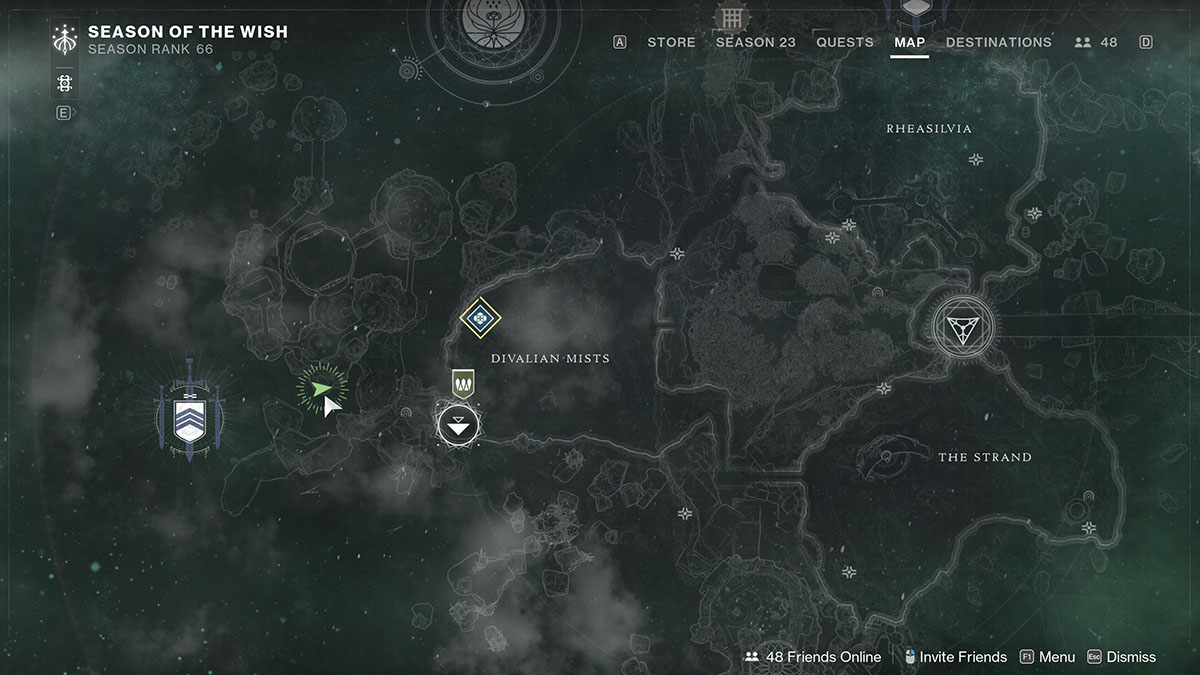Open the Store tab
This screenshot has height=675, width=1200.
(x=671, y=42)
